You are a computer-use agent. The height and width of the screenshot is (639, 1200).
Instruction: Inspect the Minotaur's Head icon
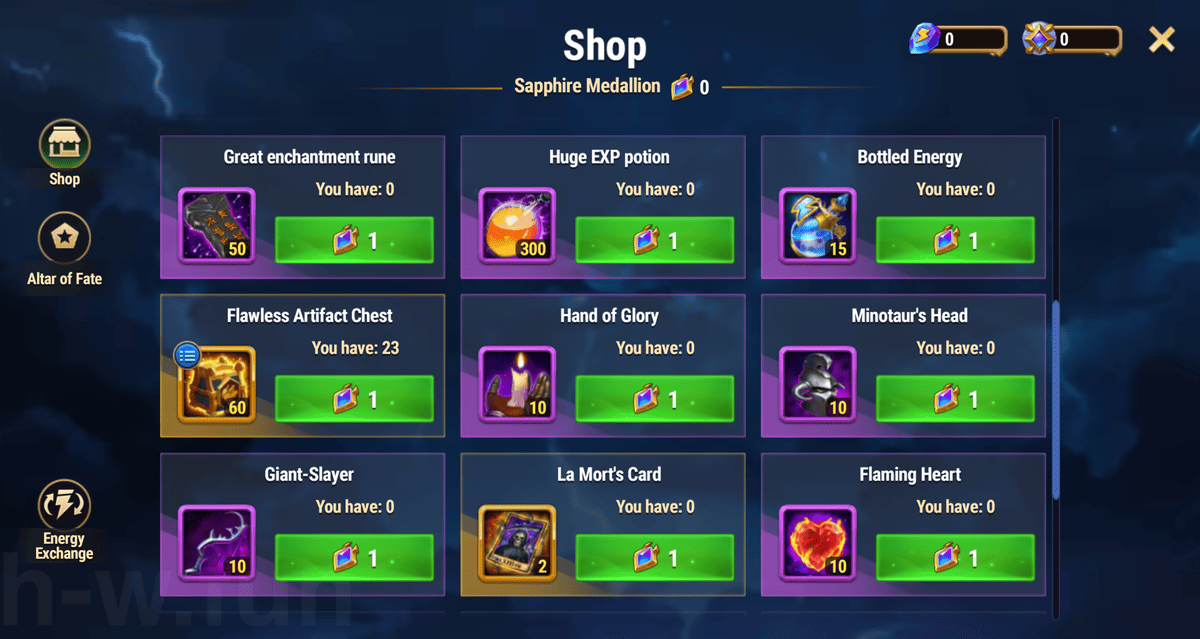pos(817,385)
